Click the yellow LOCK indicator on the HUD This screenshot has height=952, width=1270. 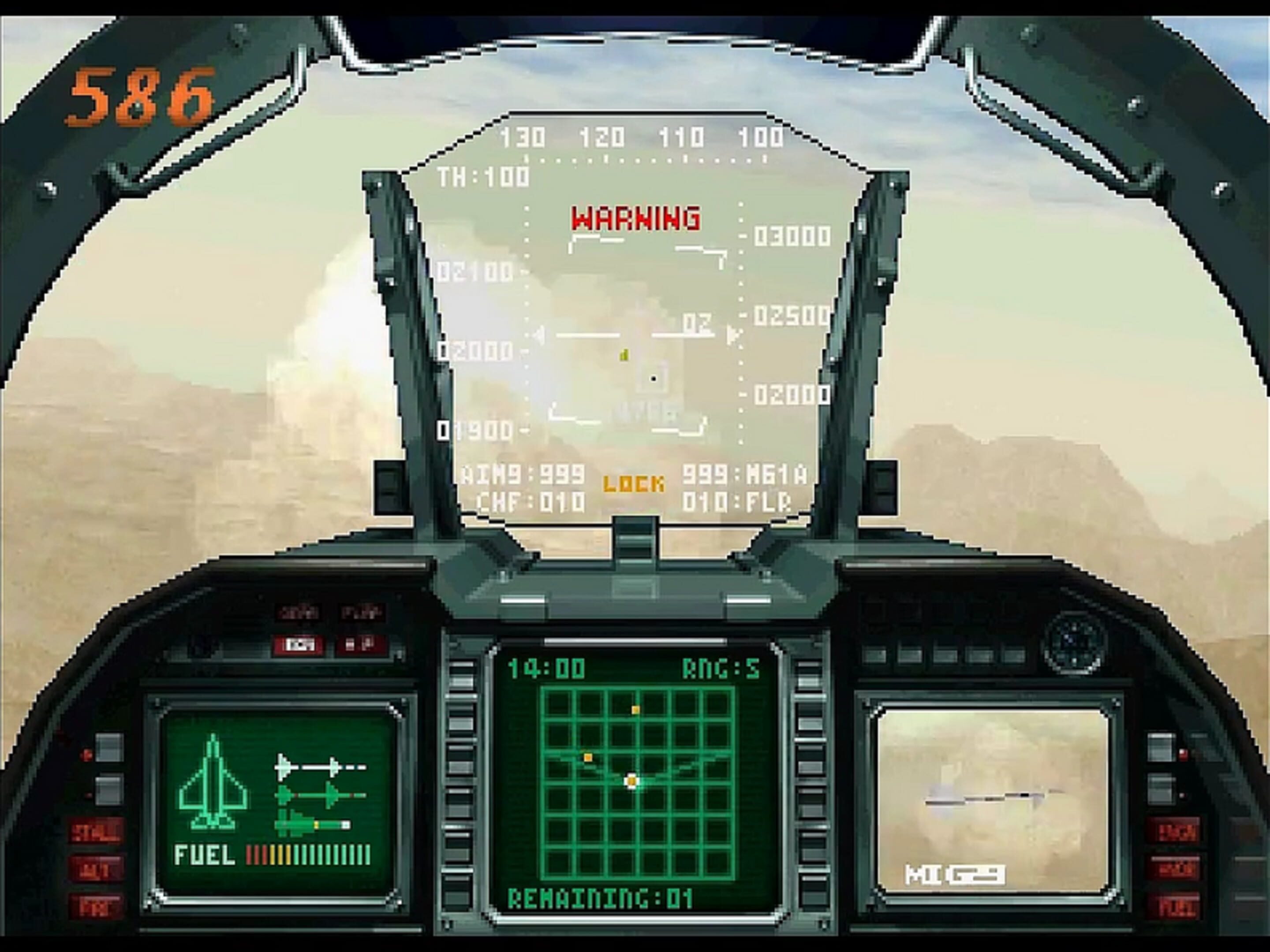635,484
